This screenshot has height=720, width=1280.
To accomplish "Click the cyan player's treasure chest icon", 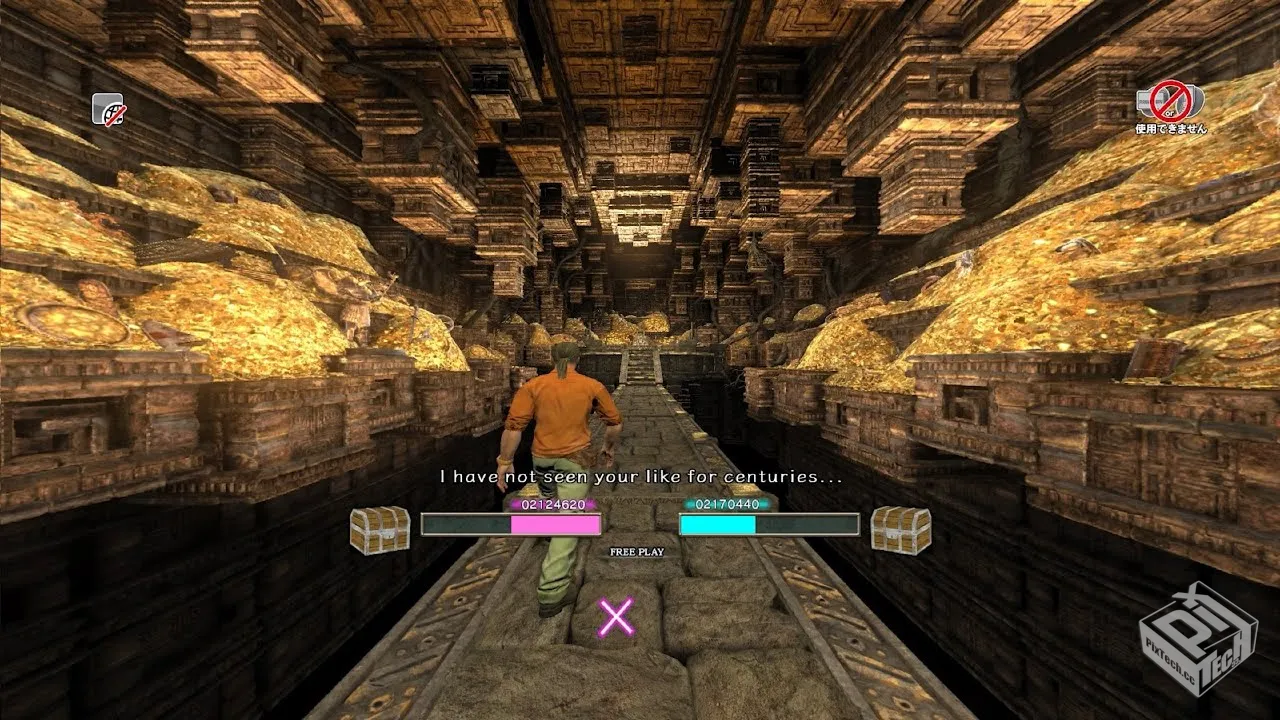I will click(900, 529).
